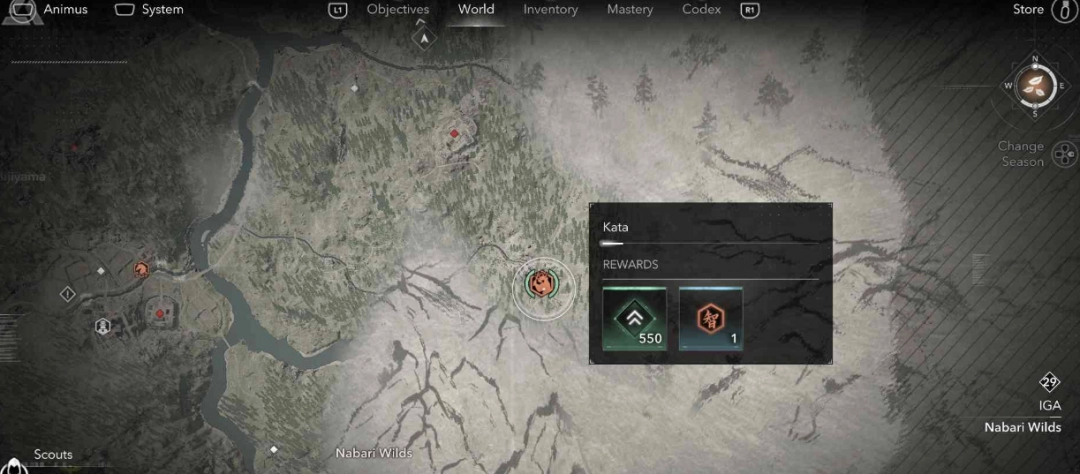The width and height of the screenshot is (1080, 474).
Task: Select the 550 XP reward tile
Action: 634,318
